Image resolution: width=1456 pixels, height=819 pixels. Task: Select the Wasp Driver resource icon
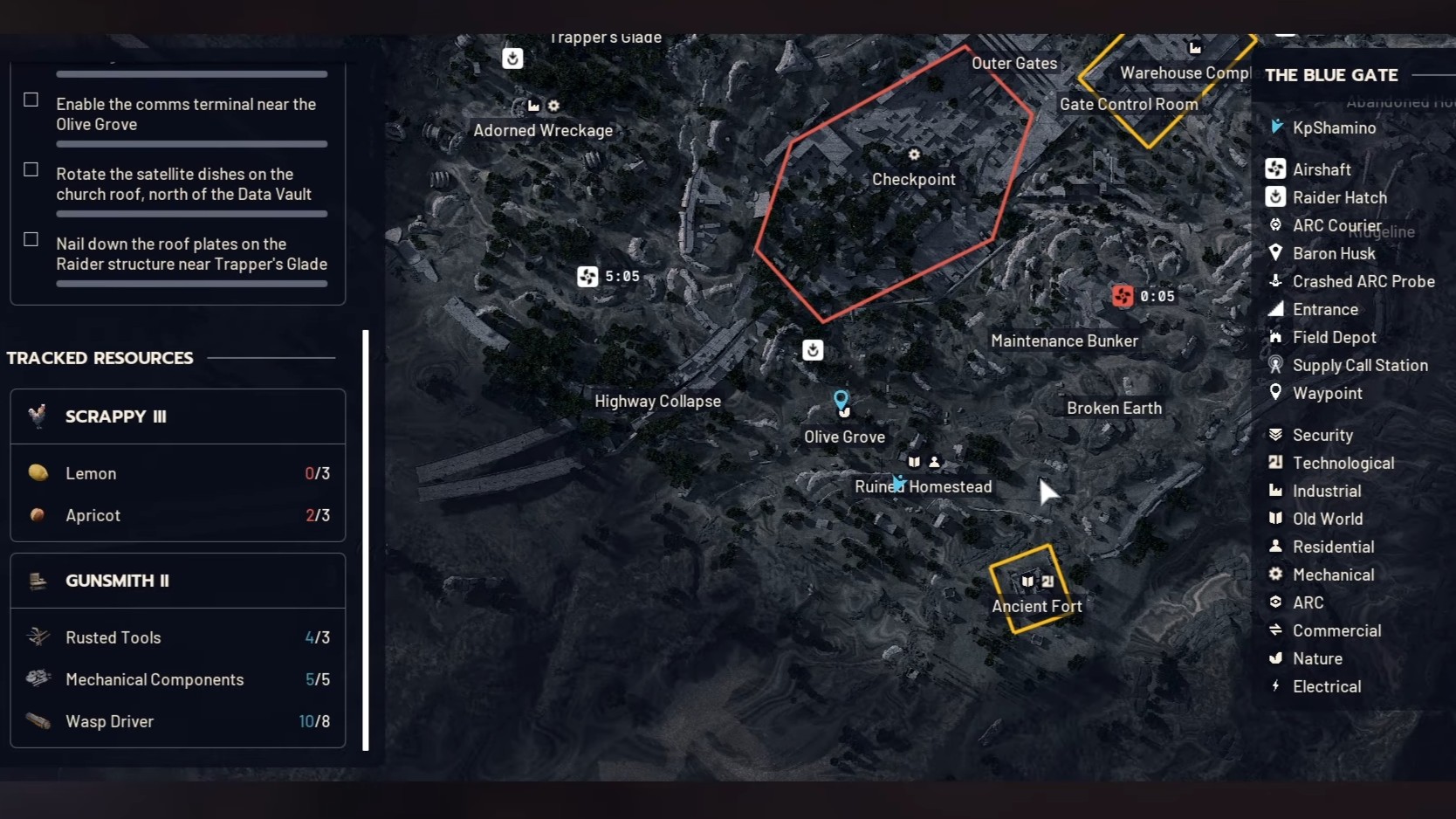pyautogui.click(x=38, y=721)
